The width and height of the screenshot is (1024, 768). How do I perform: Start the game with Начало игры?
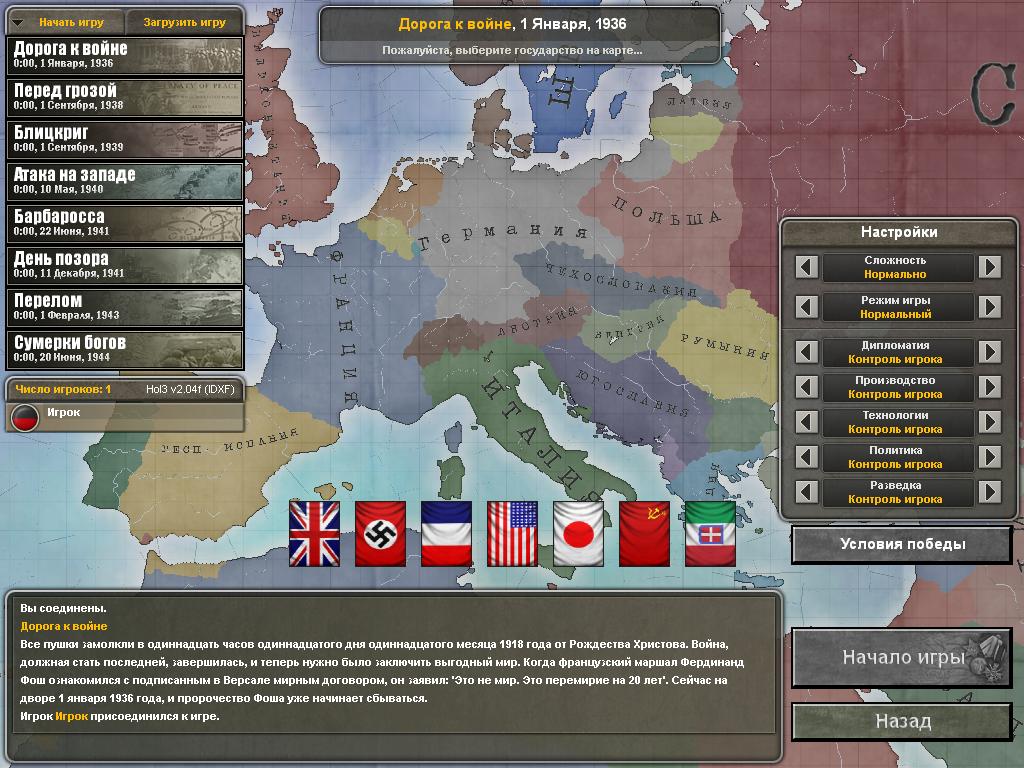pos(902,658)
